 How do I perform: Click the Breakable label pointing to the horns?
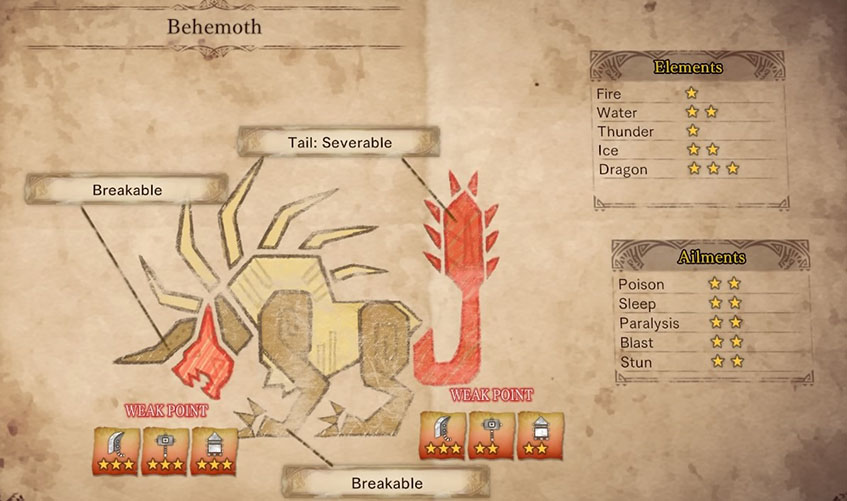[x=127, y=189]
